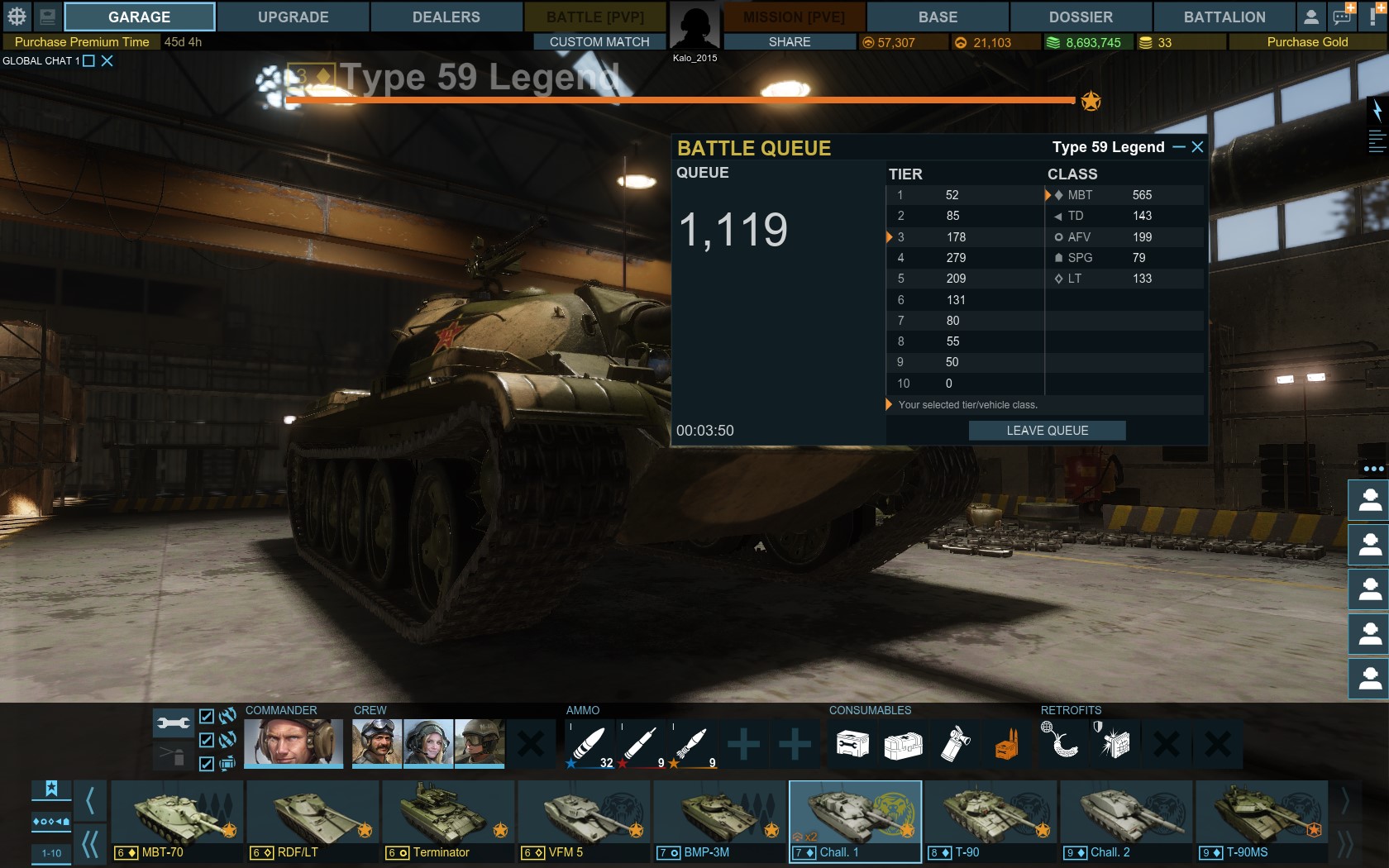
Task: Leave the battle queue
Action: pyautogui.click(x=1047, y=431)
